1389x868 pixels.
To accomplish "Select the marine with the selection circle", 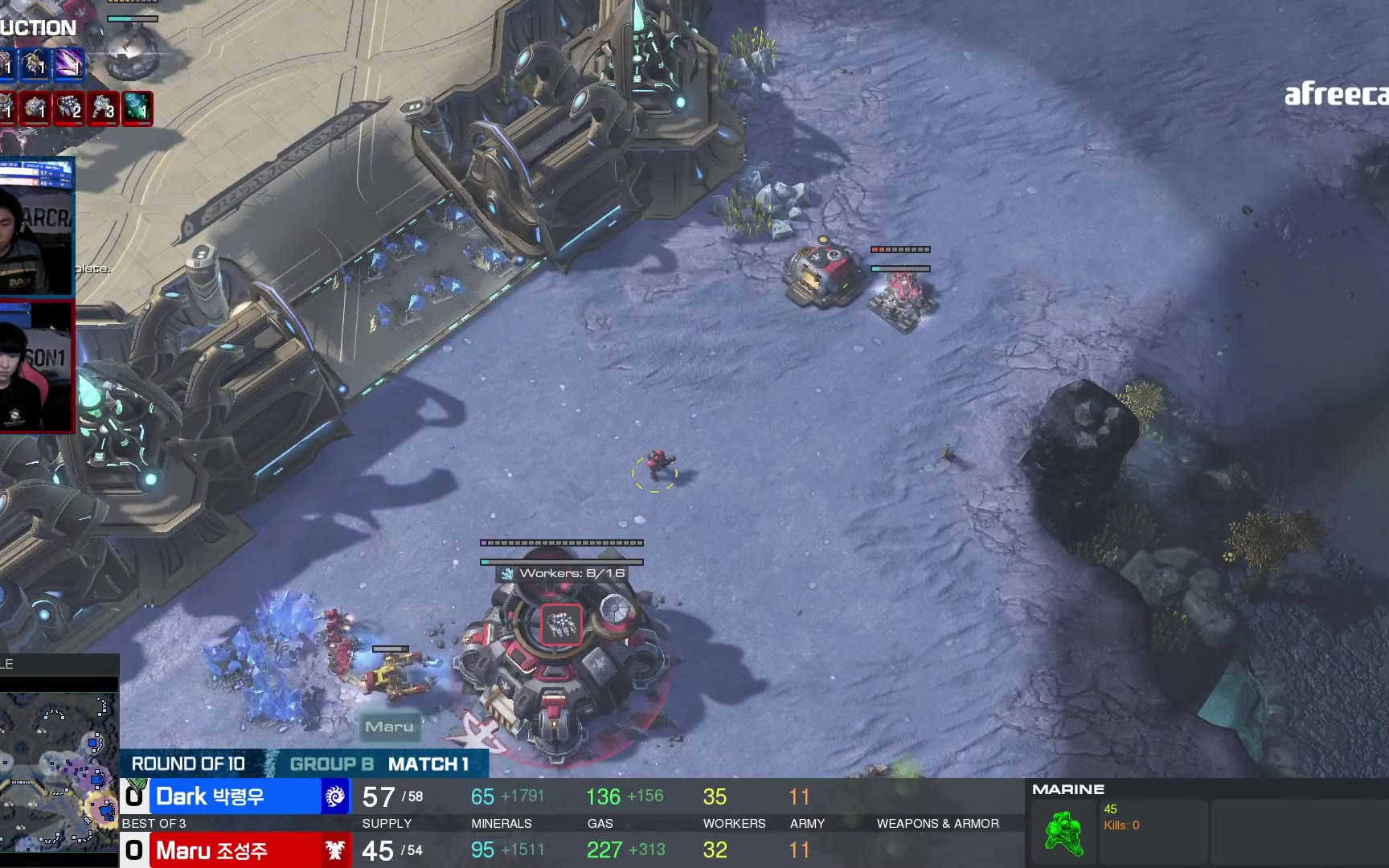I will [656, 466].
